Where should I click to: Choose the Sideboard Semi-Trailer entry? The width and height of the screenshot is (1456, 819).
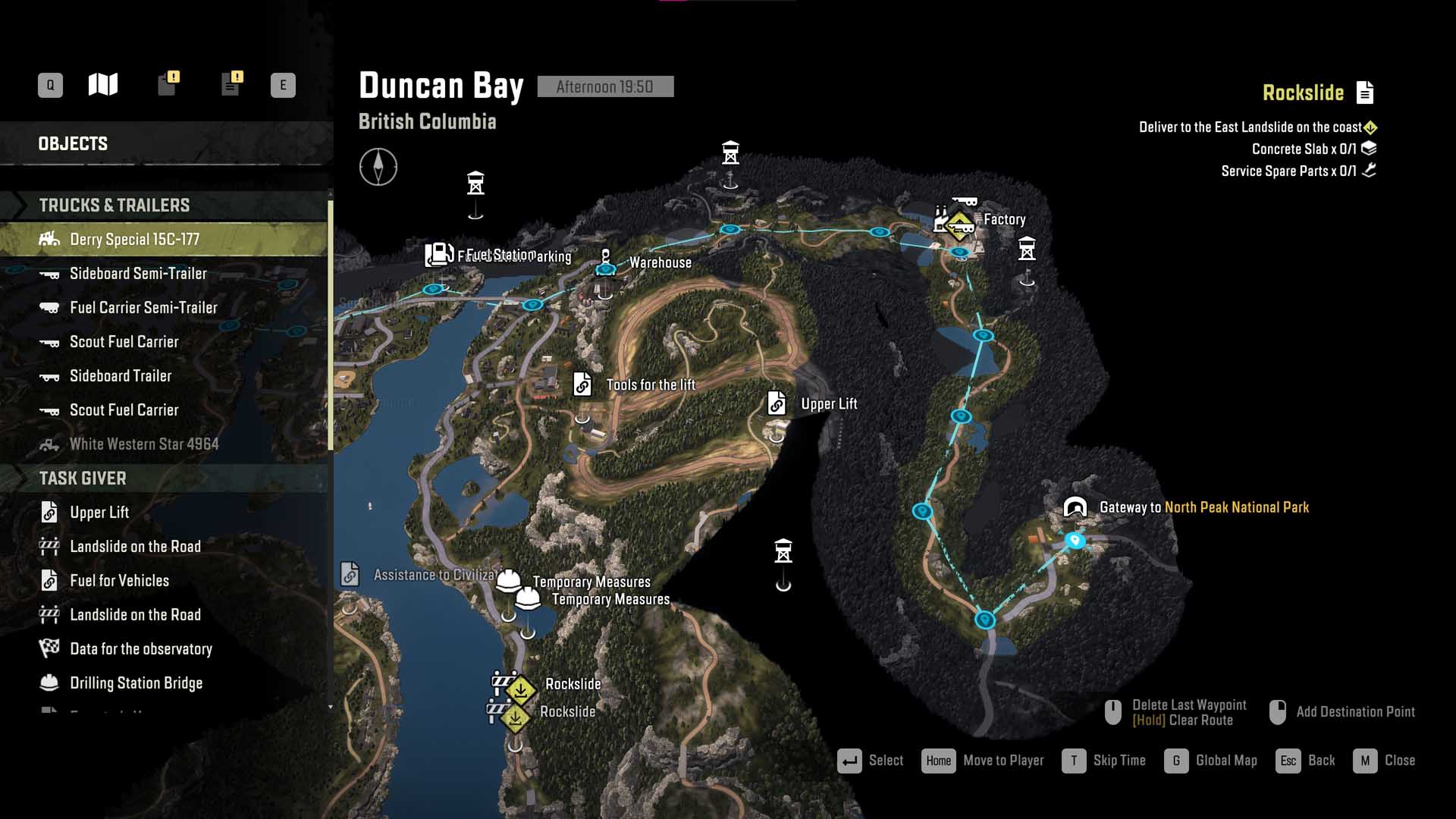138,274
